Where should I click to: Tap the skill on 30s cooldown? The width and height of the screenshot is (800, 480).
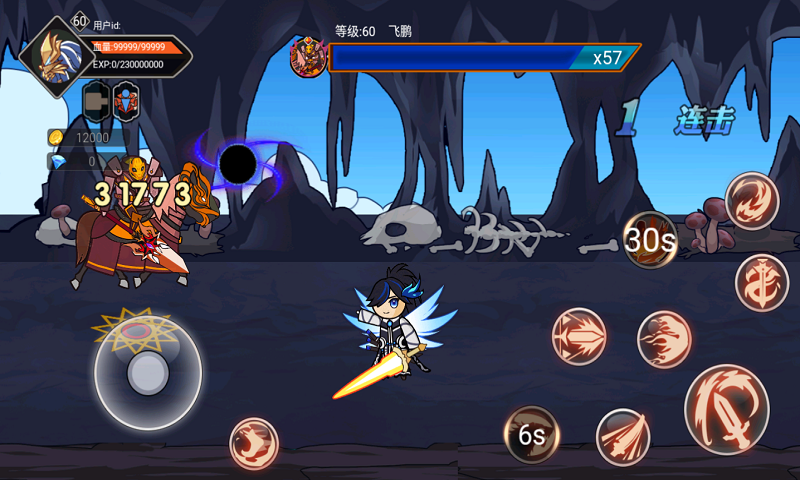click(651, 240)
